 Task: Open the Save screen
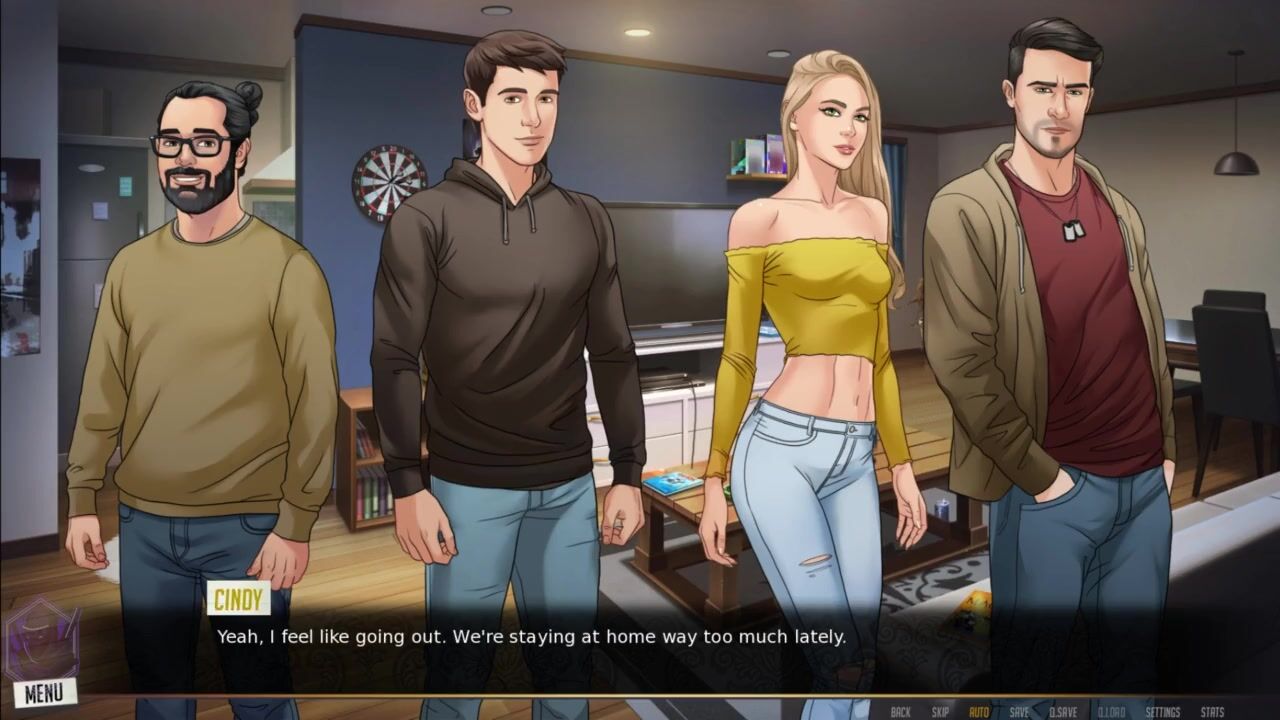point(1019,712)
